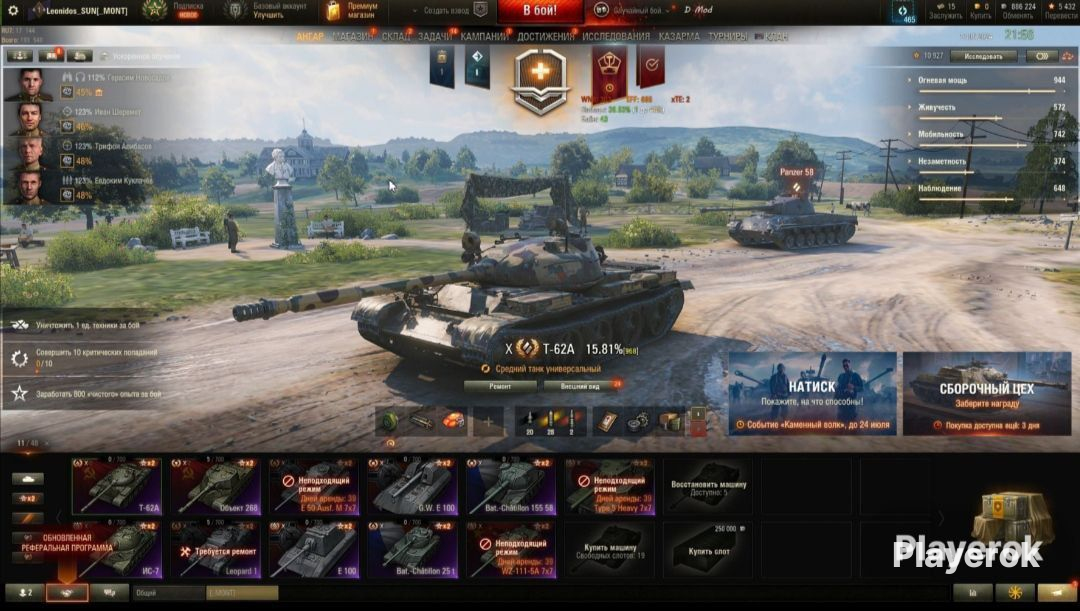Open the Премиум магазин shop

click(354, 11)
